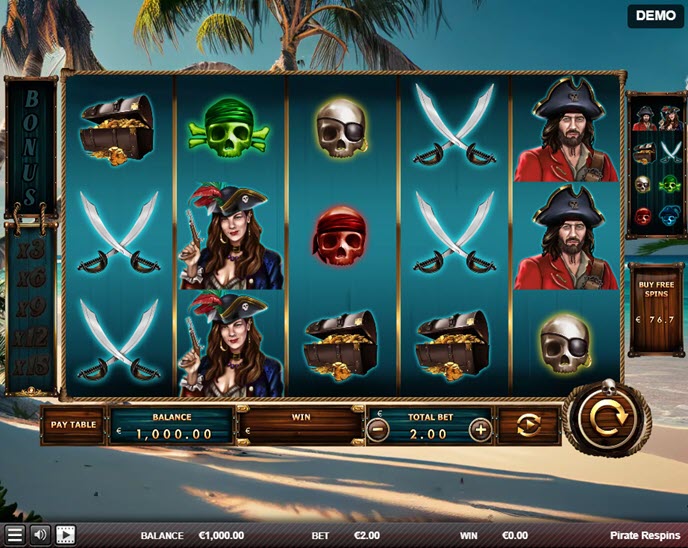Click the film clapper play icon
Screen dimensions: 688x548
[66, 535]
